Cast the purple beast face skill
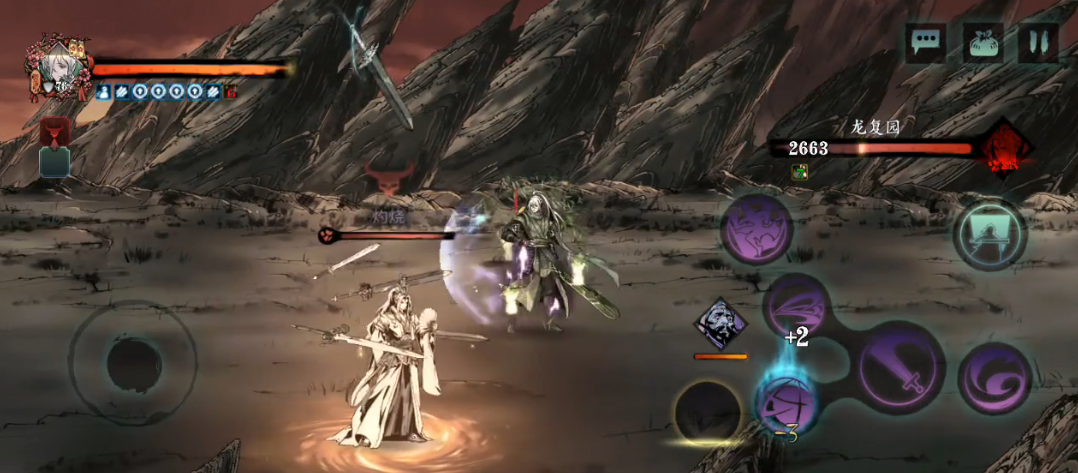Viewport: 1078px width, 473px height. [x=758, y=230]
